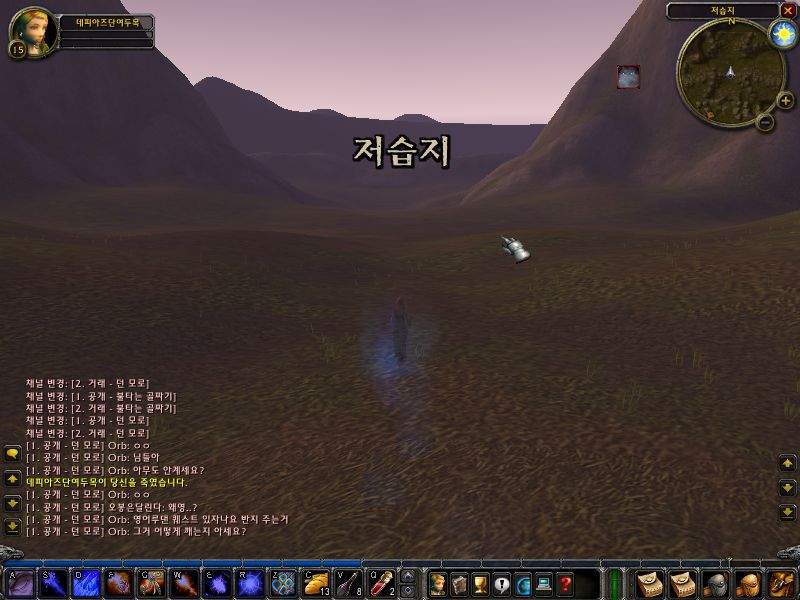Click the sun day-night indicator
Viewport: 800px width, 600px height.
pyautogui.click(x=782, y=34)
